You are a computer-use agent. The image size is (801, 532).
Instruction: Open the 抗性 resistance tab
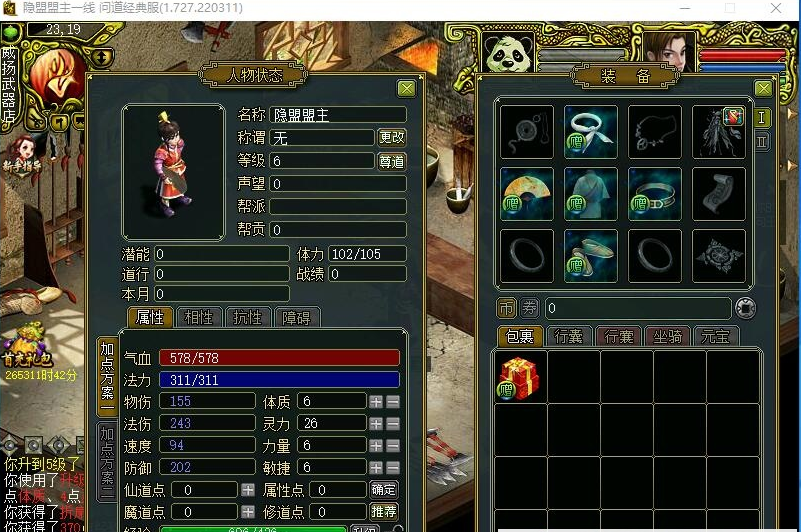tap(247, 318)
